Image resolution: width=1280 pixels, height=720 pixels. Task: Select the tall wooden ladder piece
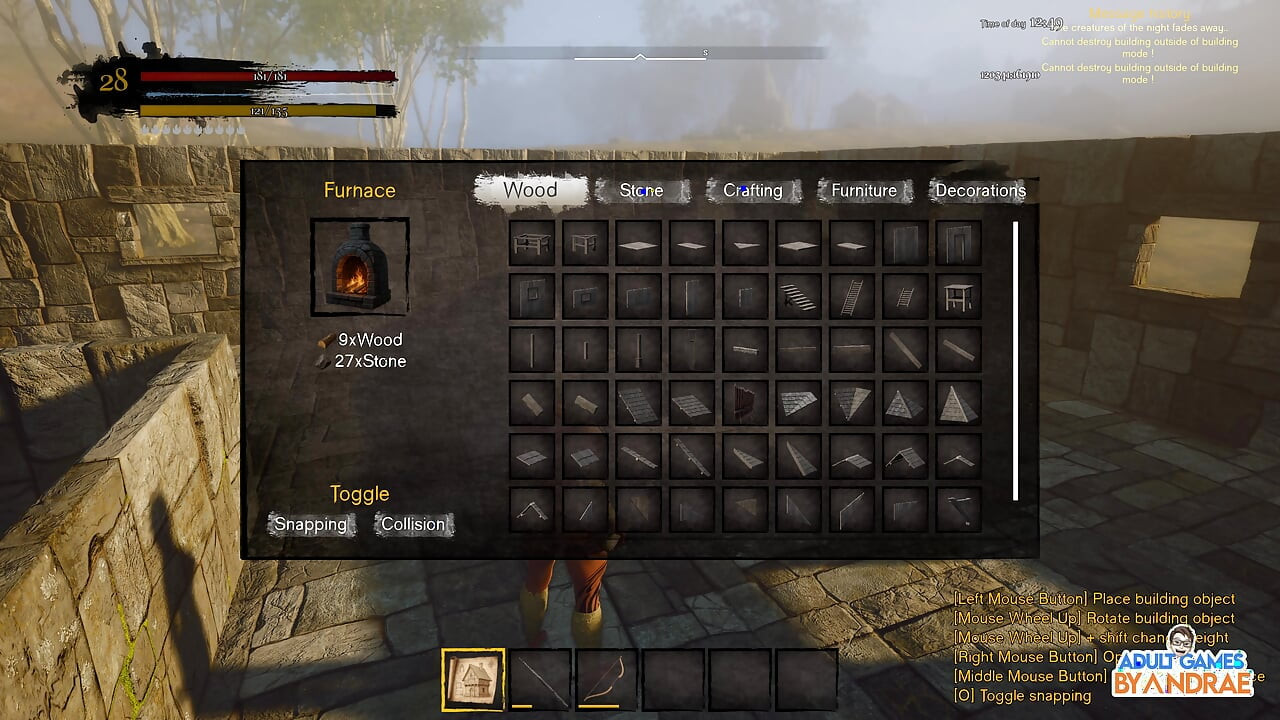click(852, 296)
